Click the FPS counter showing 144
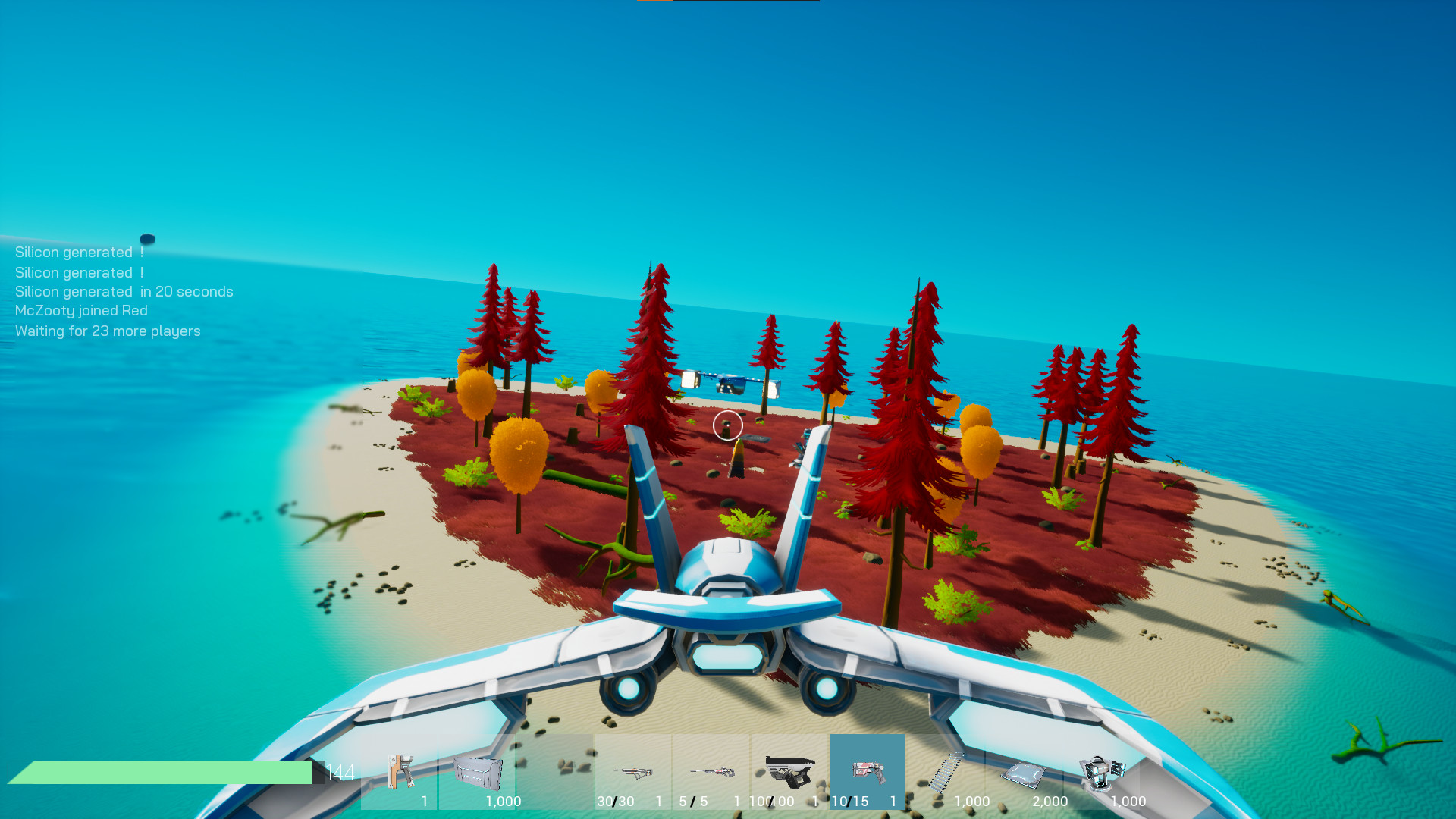This screenshot has width=1456, height=819. click(x=340, y=773)
